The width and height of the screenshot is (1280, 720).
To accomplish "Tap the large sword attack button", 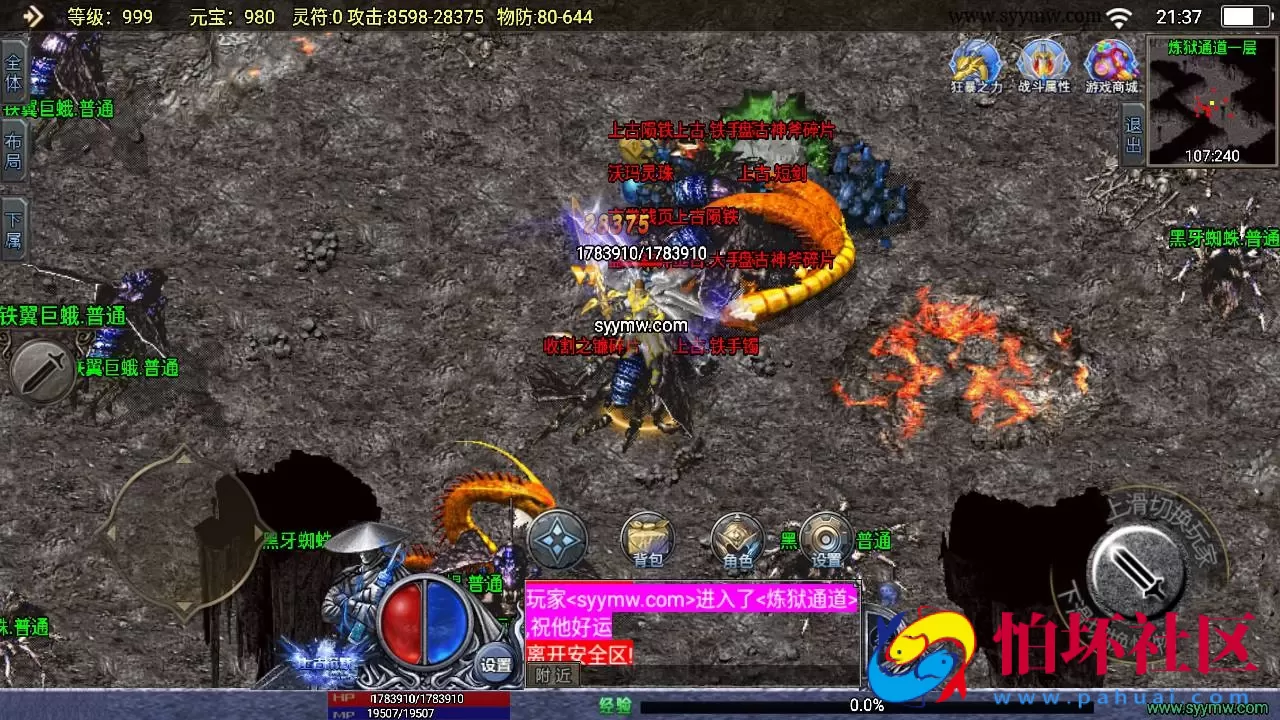I will pyautogui.click(x=1138, y=571).
